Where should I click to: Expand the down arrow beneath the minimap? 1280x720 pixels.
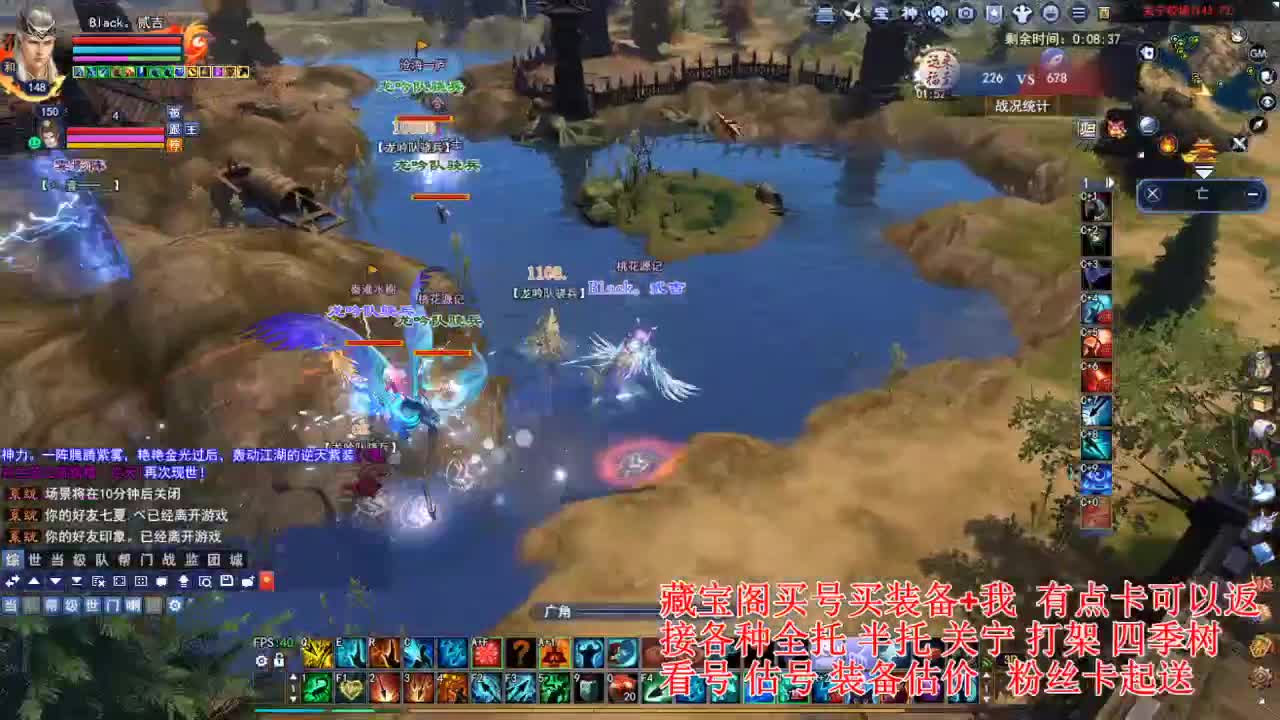pos(1205,170)
